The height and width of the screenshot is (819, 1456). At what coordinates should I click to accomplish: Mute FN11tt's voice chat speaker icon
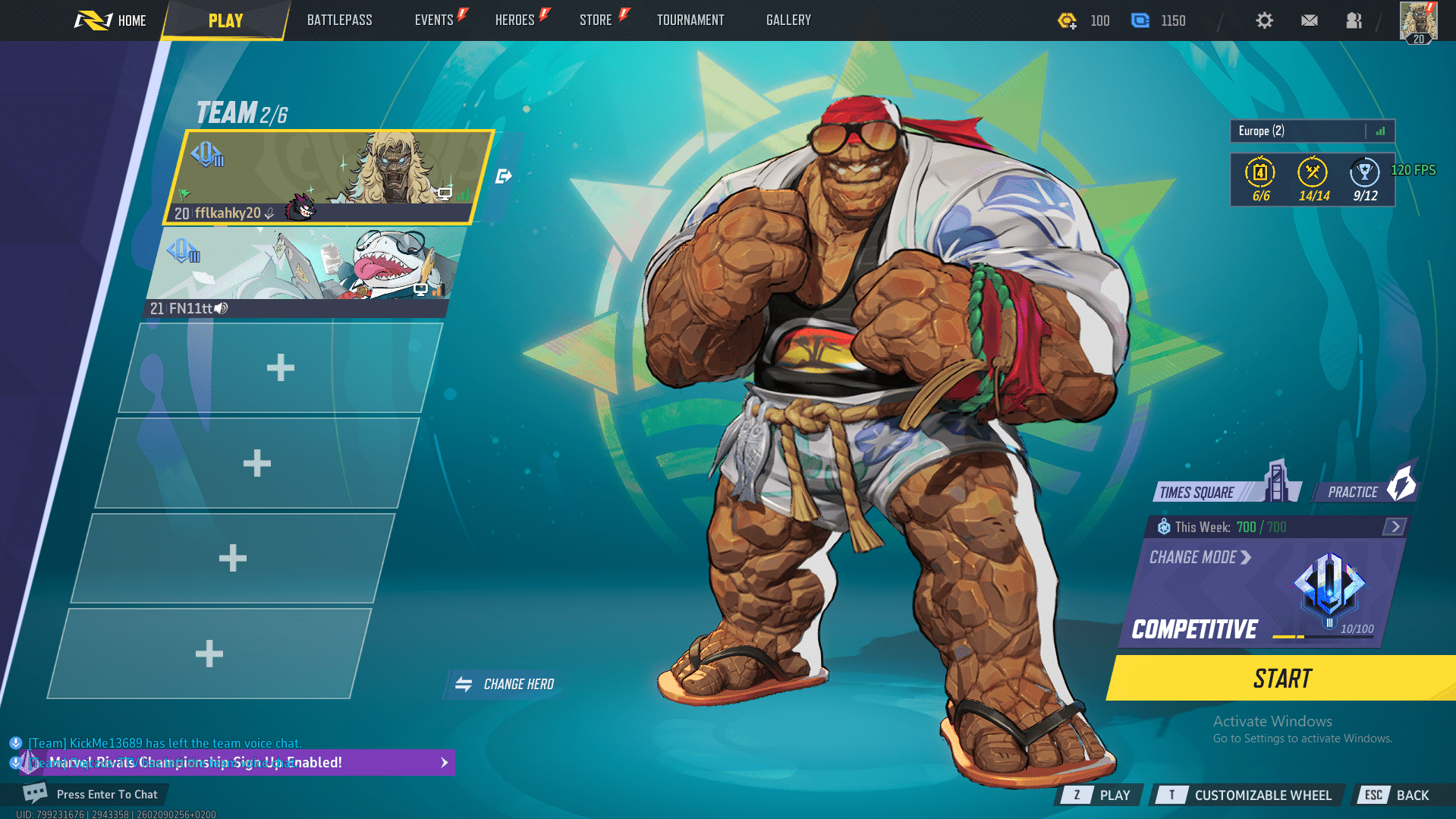tap(220, 309)
